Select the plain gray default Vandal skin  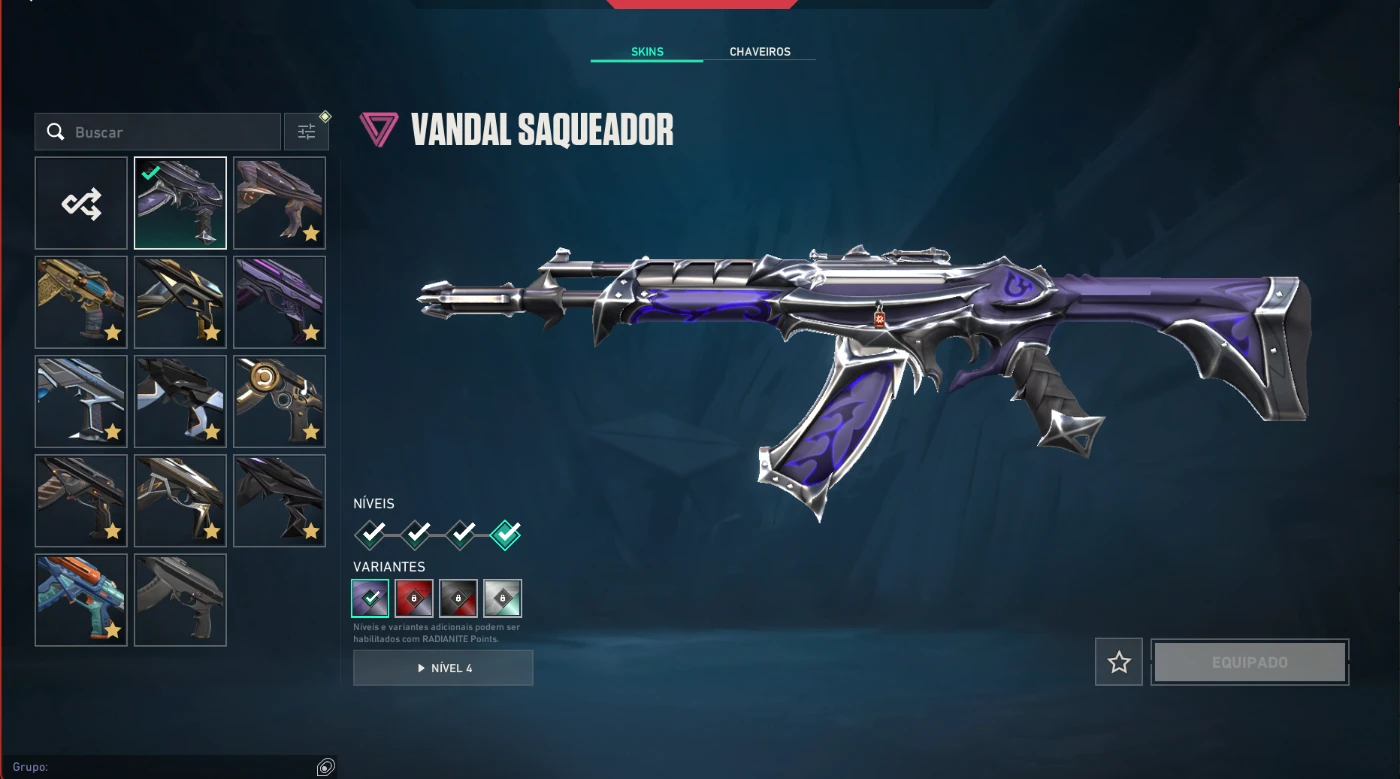coord(180,600)
